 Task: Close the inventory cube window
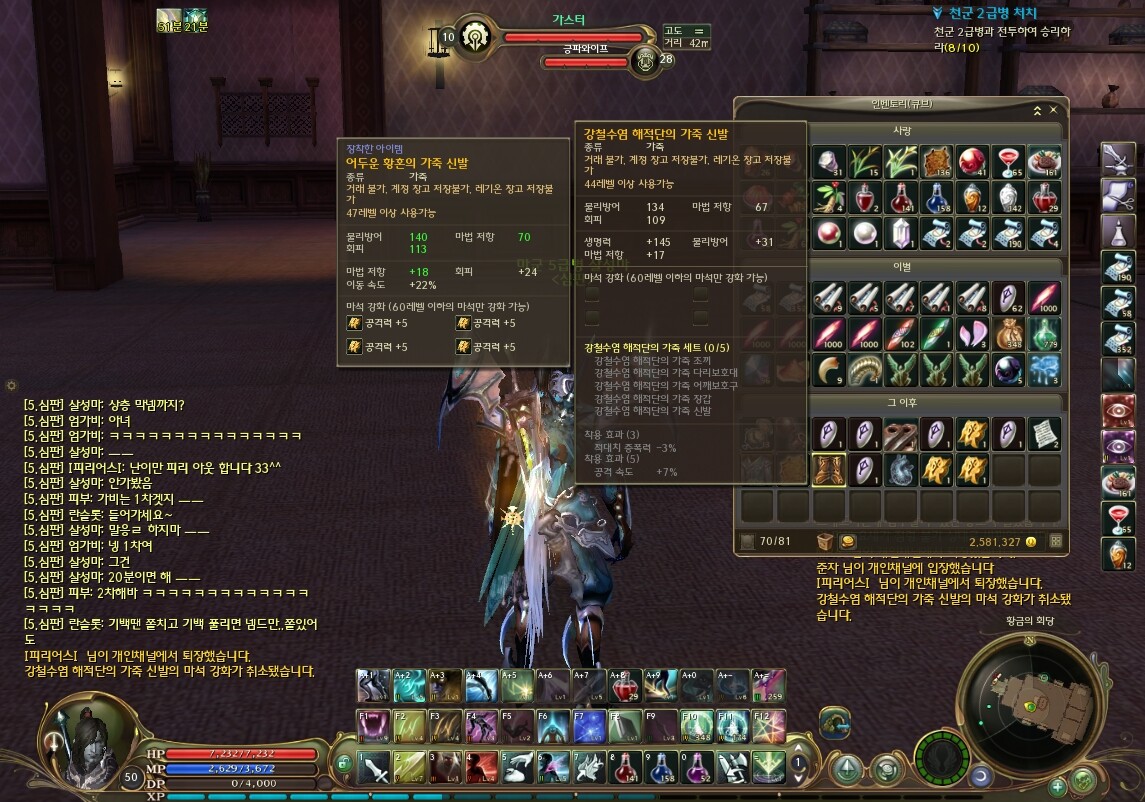click(x=1053, y=110)
